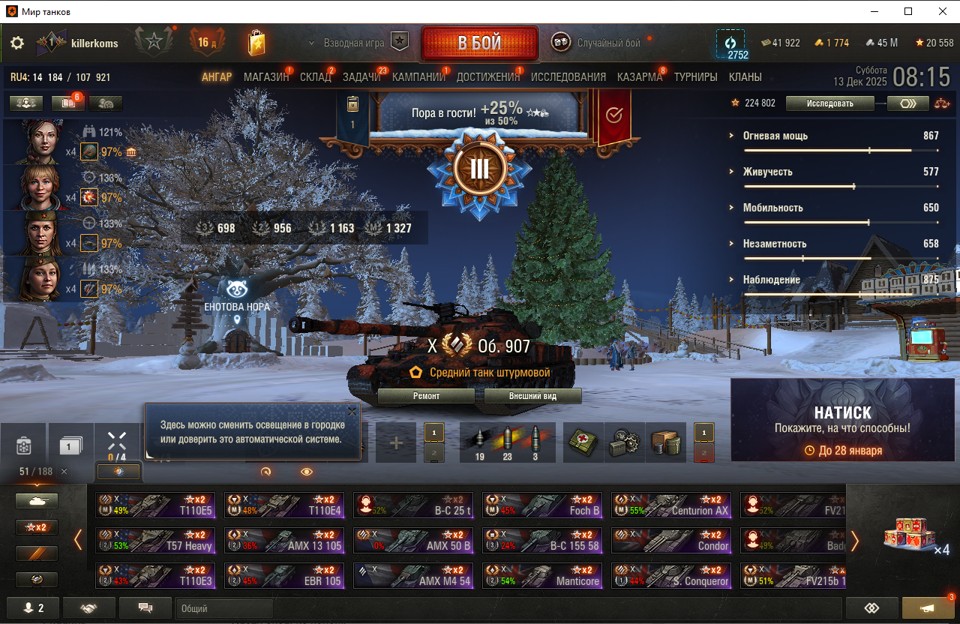
Task: Show next tanks with right carousel arrow
Action: coord(854,540)
